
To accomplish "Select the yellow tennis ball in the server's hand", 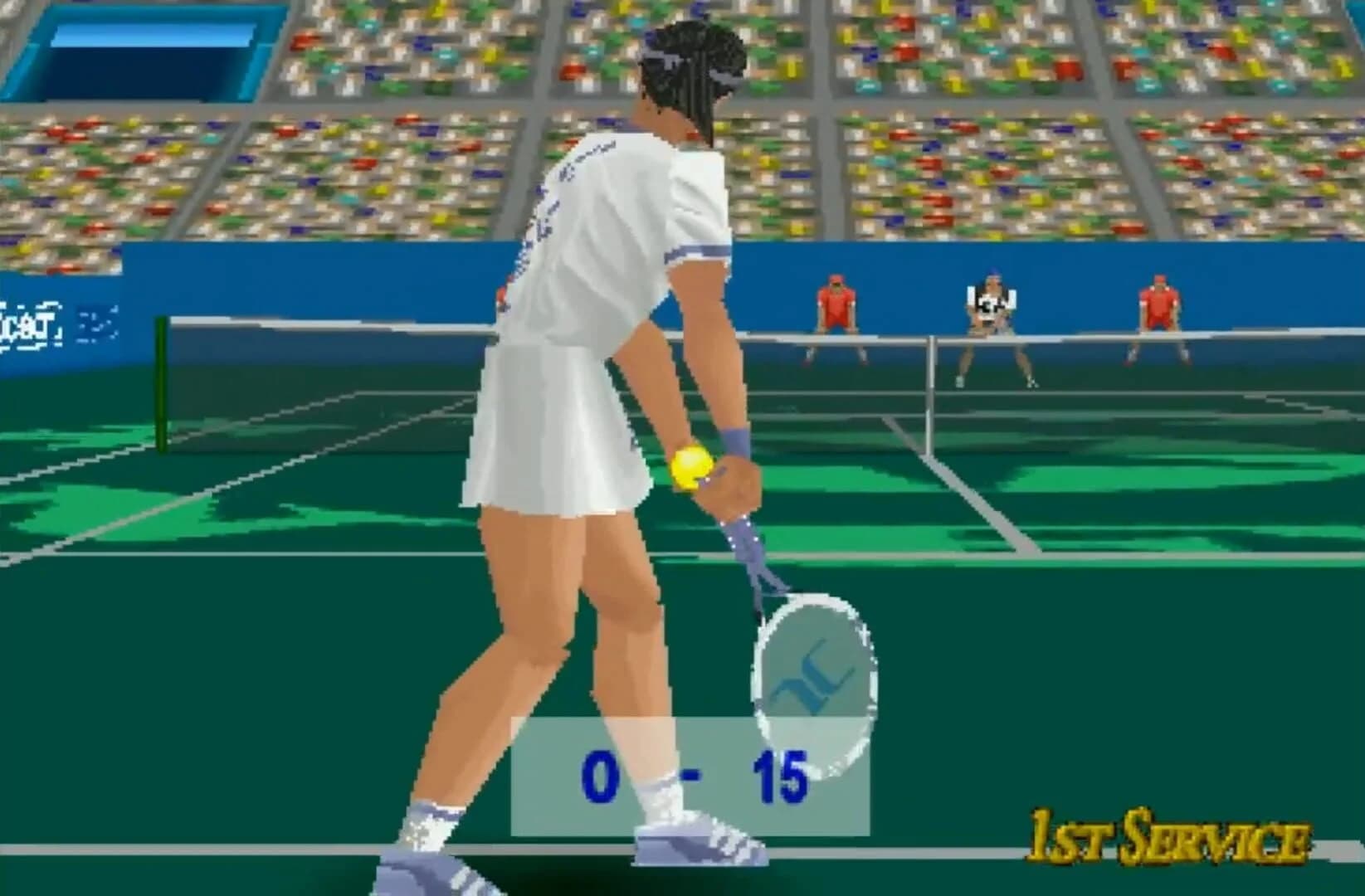I will [x=691, y=465].
